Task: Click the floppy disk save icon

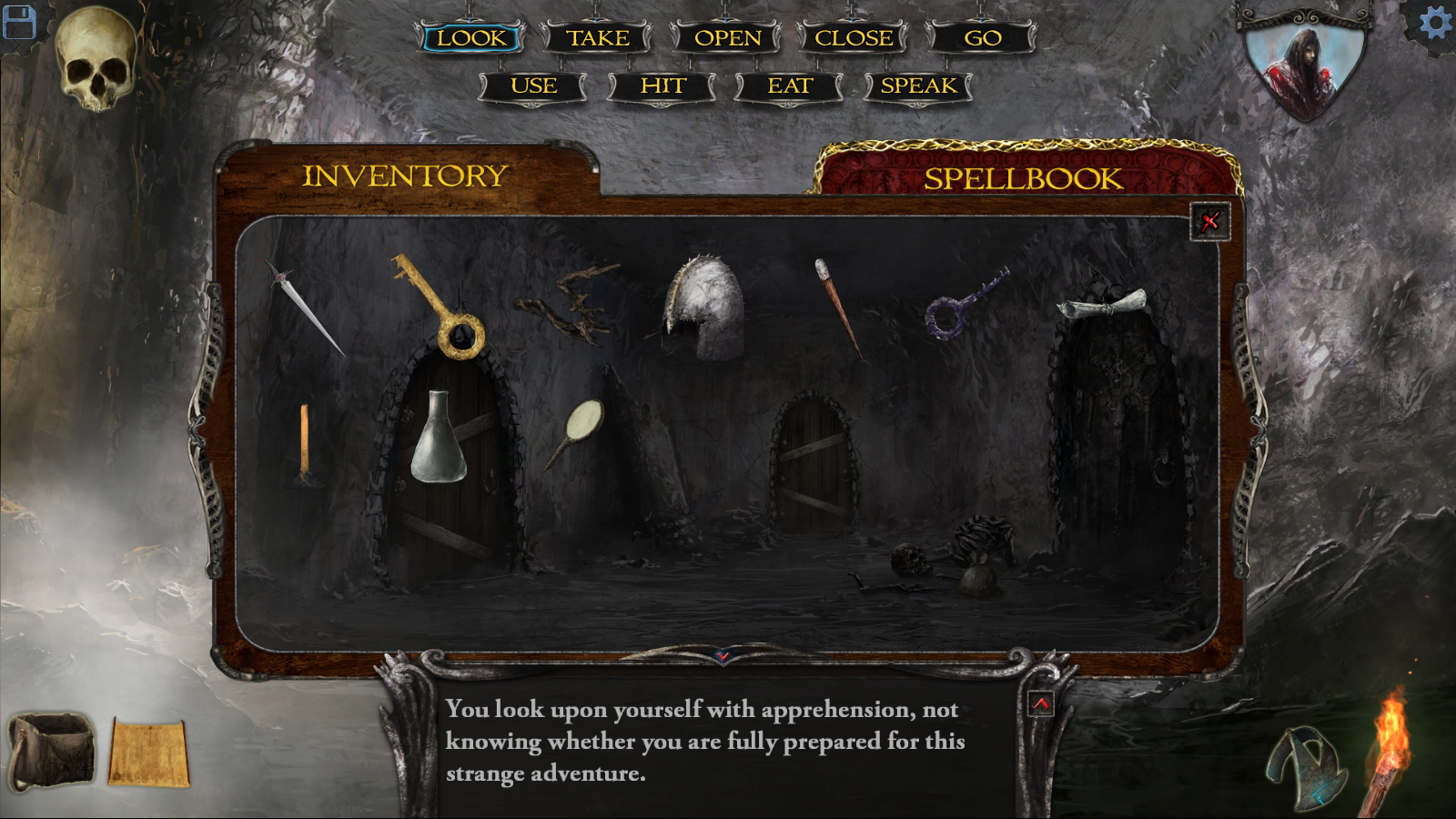Action: click(x=18, y=22)
